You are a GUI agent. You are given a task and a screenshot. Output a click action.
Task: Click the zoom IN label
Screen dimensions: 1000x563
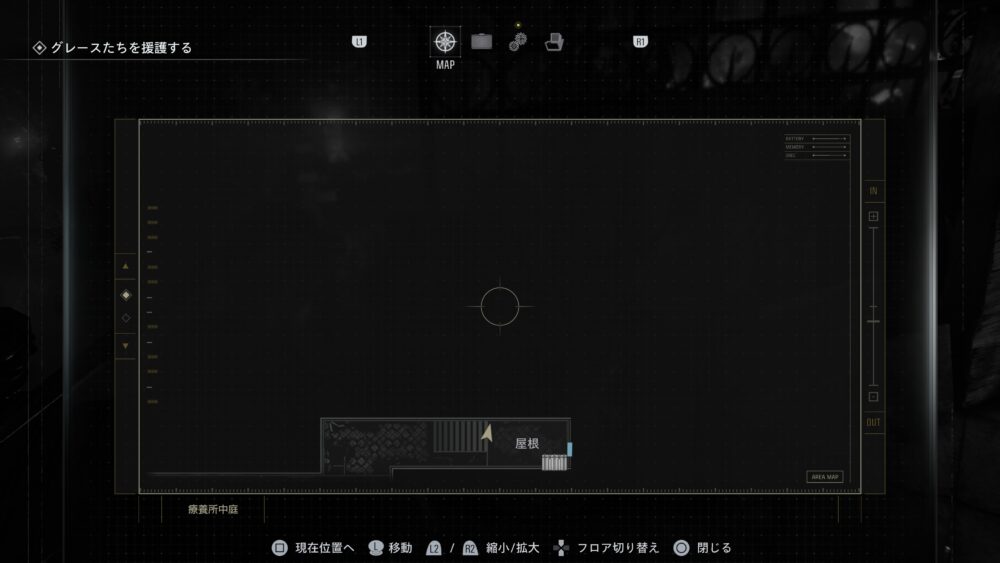click(874, 191)
